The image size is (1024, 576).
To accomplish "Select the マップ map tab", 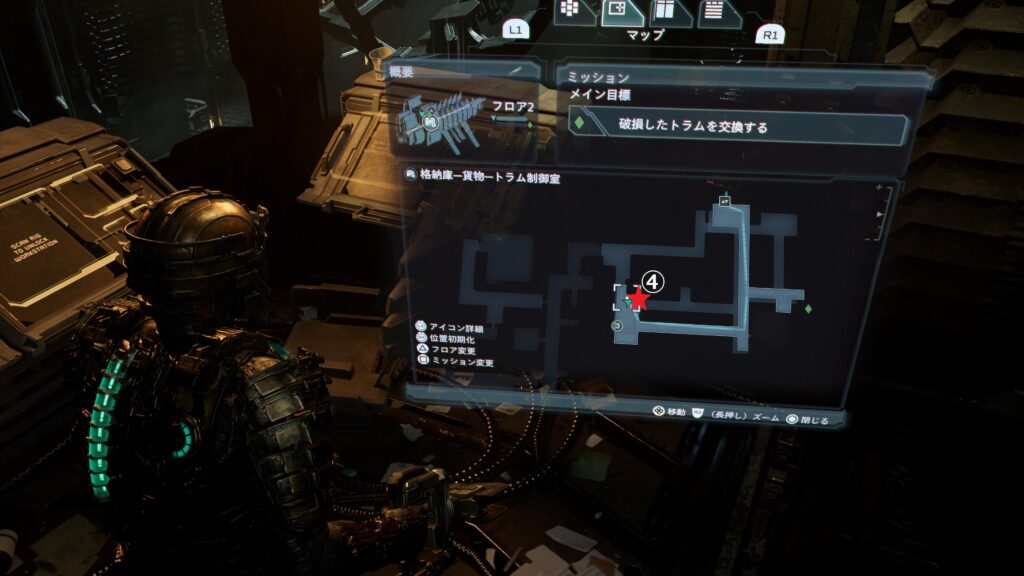I will (618, 12).
